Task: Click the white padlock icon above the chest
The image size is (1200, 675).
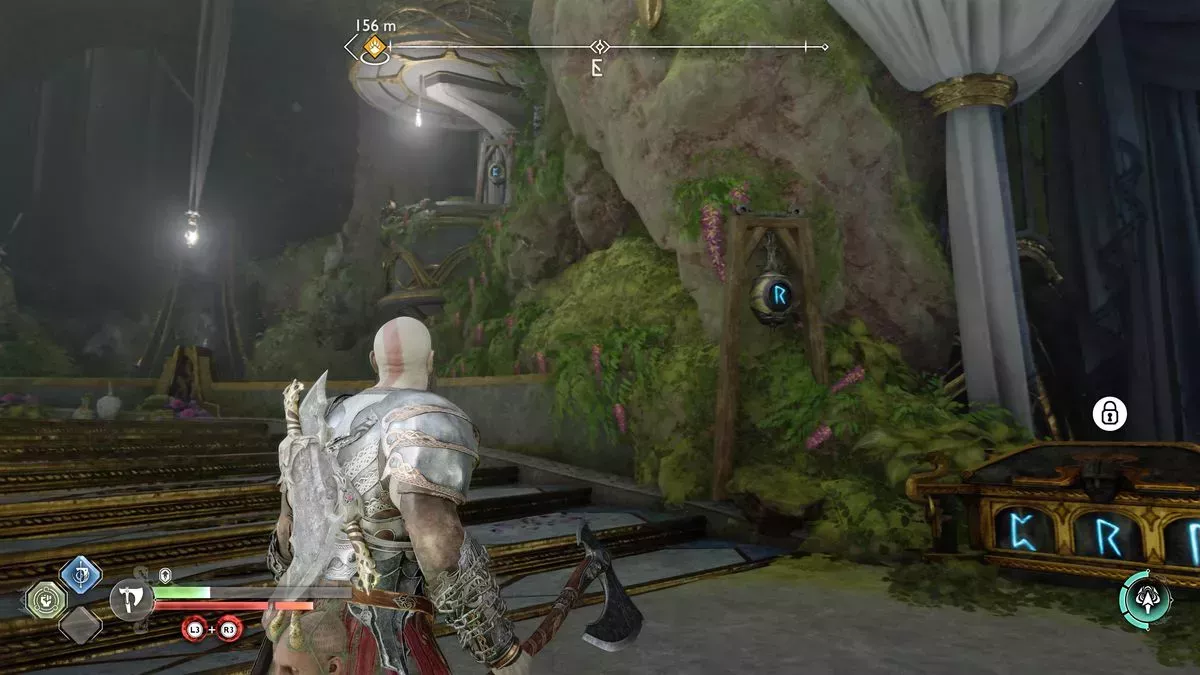Action: coord(1109,413)
